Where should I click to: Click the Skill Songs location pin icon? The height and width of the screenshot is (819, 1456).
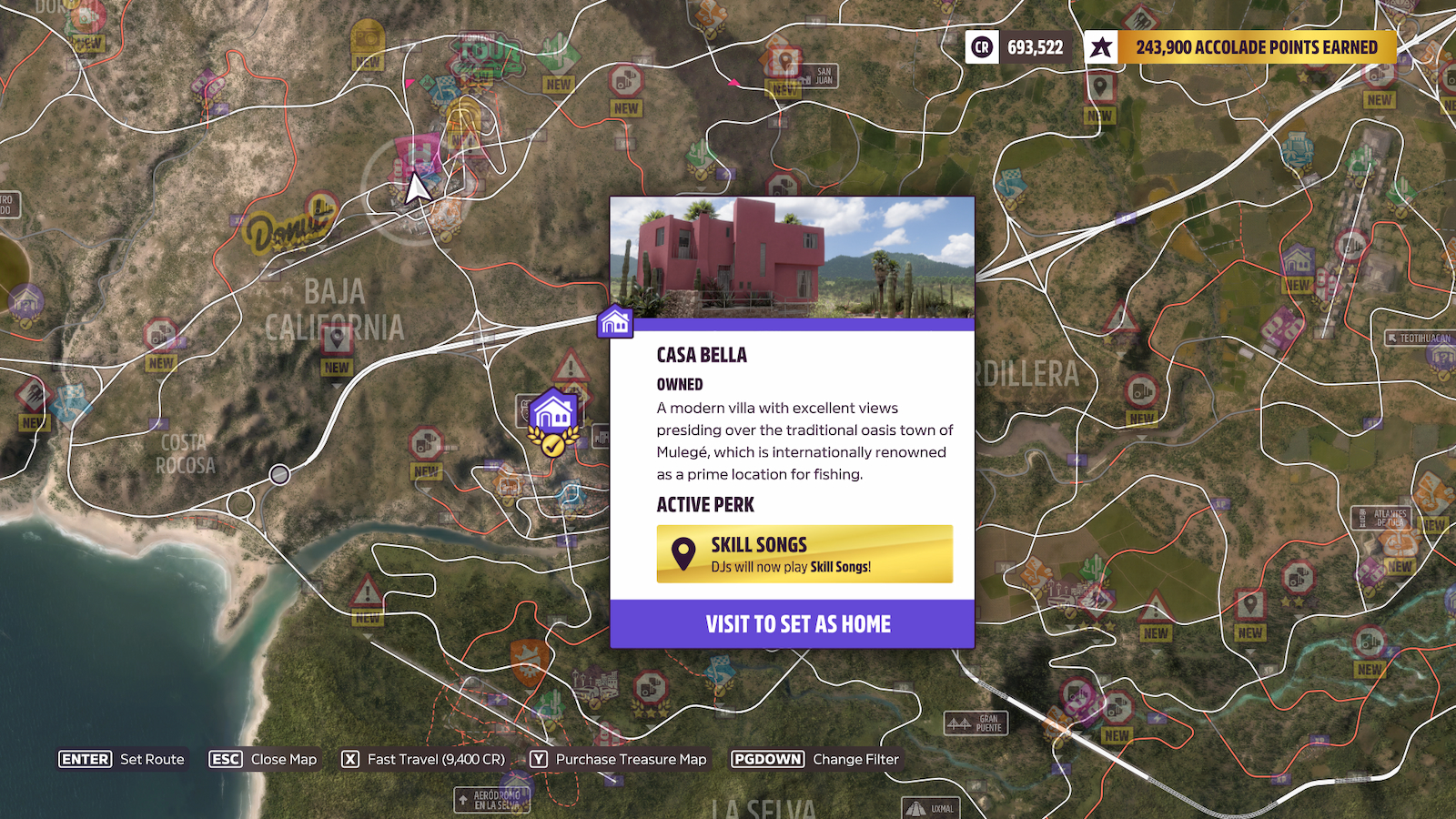coord(684,553)
